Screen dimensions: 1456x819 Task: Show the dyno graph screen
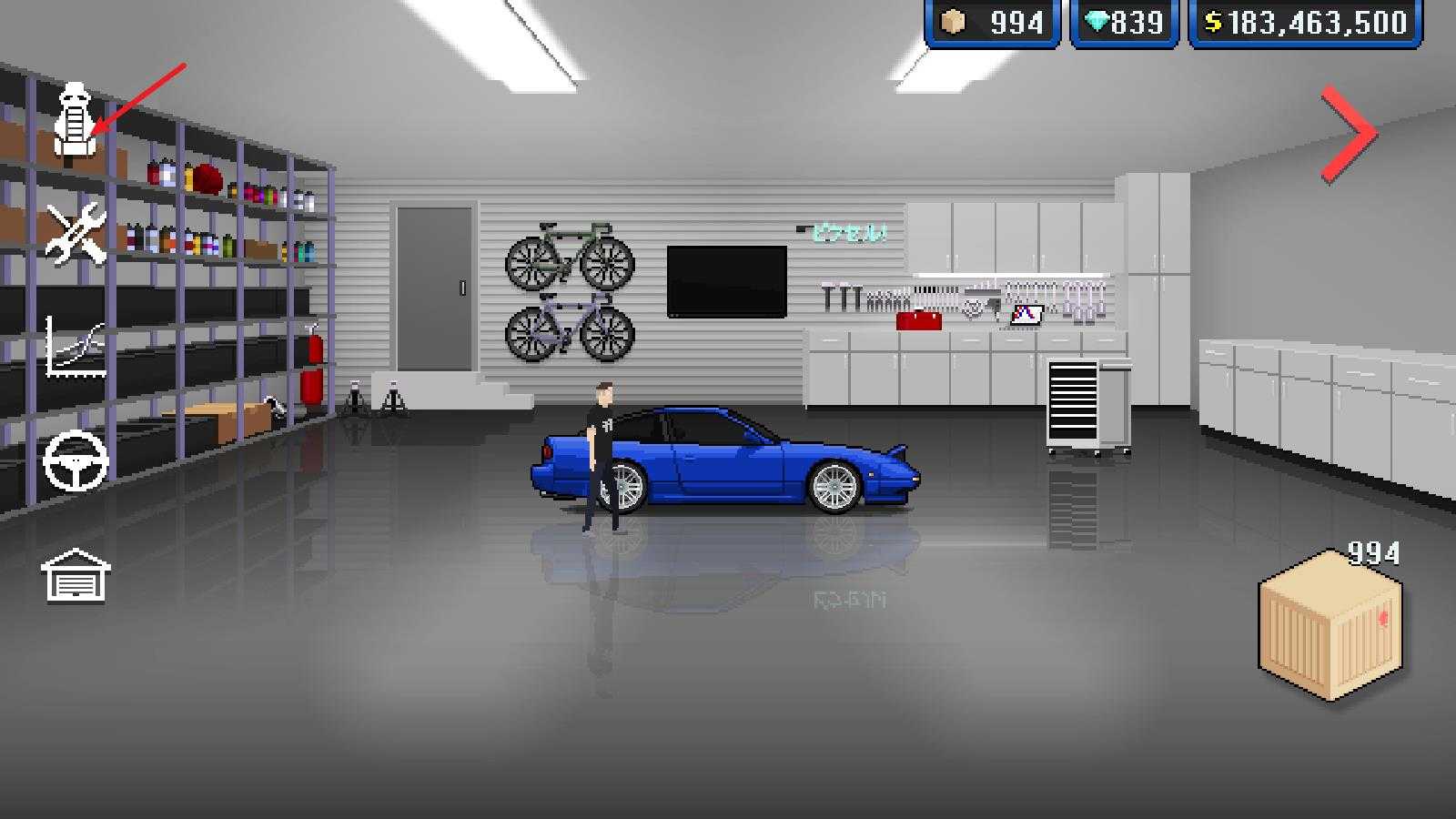pyautogui.click(x=76, y=348)
